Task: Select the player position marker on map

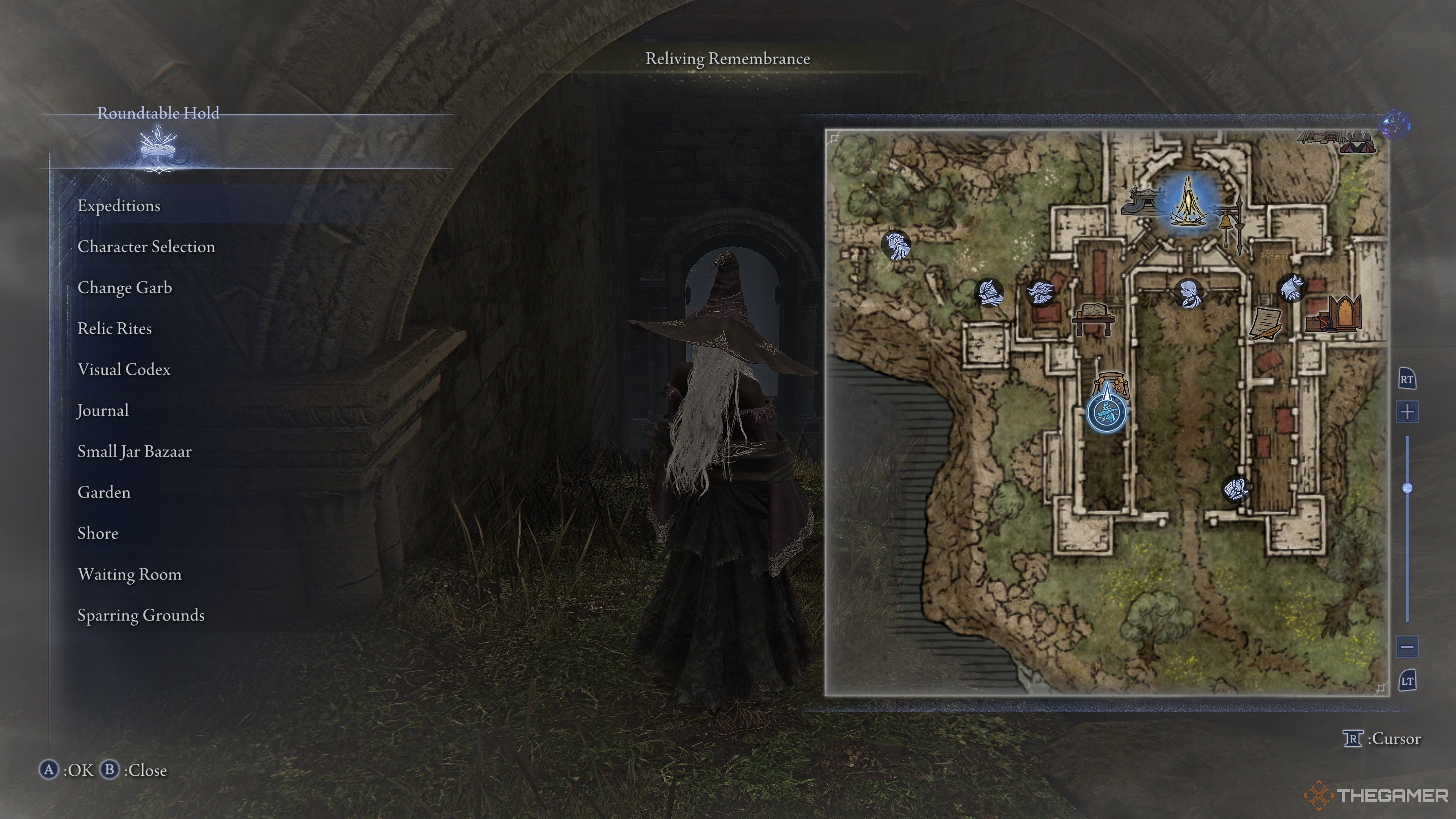Action: (1106, 412)
